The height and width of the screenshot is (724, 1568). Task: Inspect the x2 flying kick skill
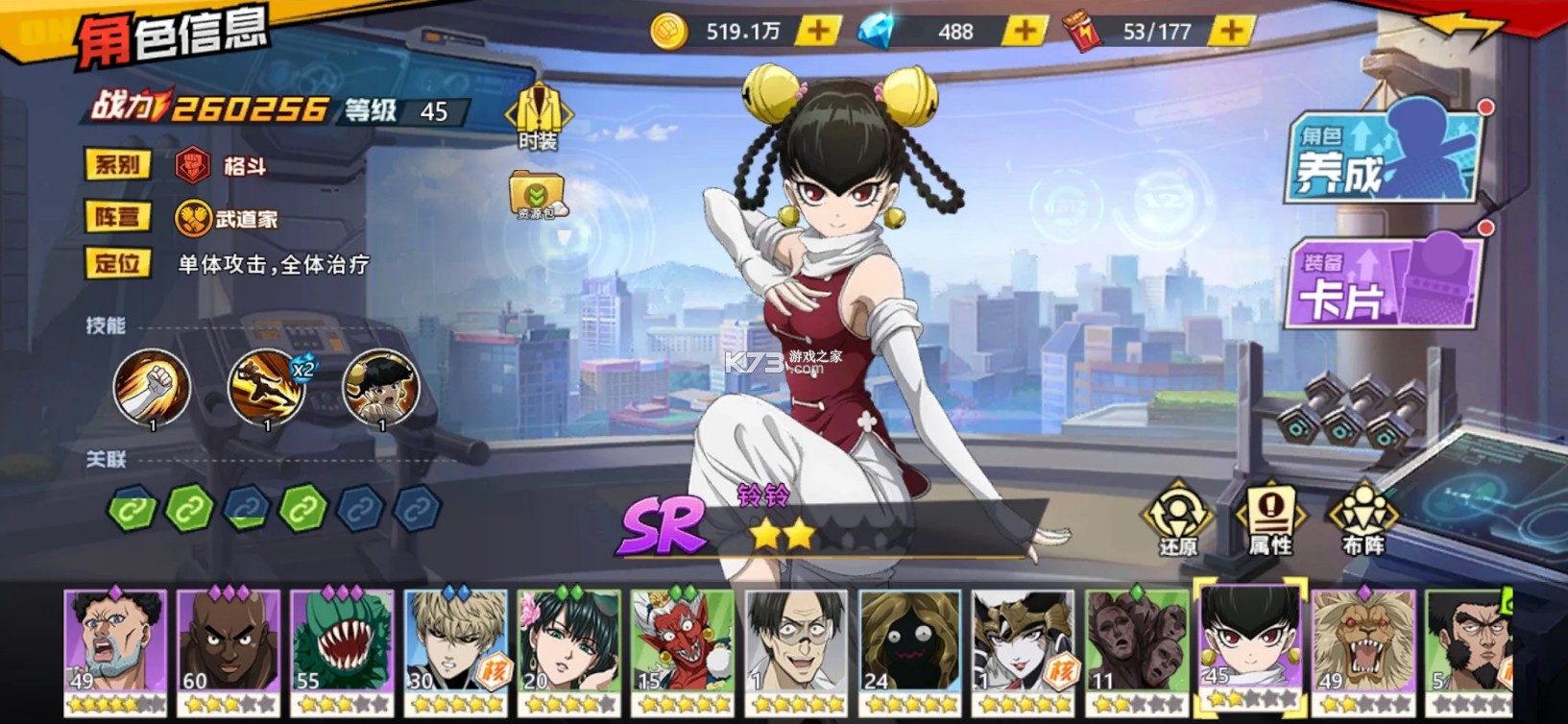pyautogui.click(x=267, y=387)
